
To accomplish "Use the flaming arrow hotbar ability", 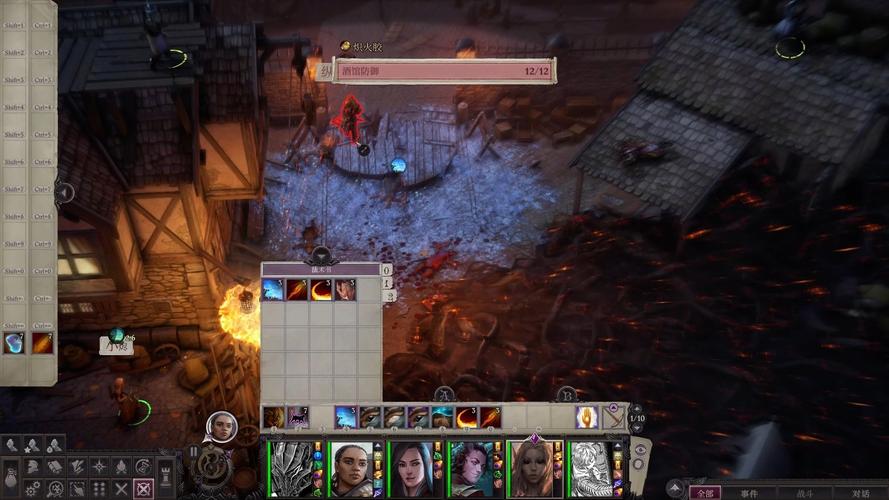I will (490, 417).
